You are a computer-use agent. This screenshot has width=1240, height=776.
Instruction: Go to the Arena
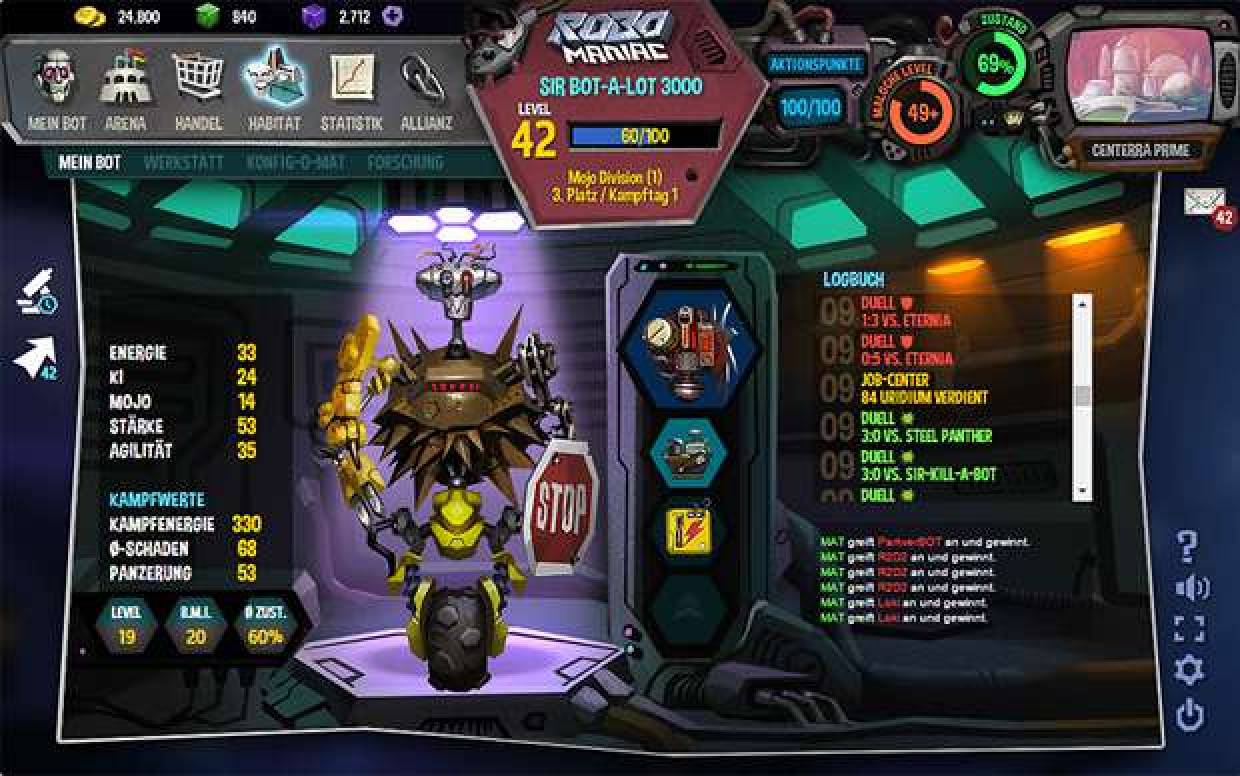tap(126, 90)
